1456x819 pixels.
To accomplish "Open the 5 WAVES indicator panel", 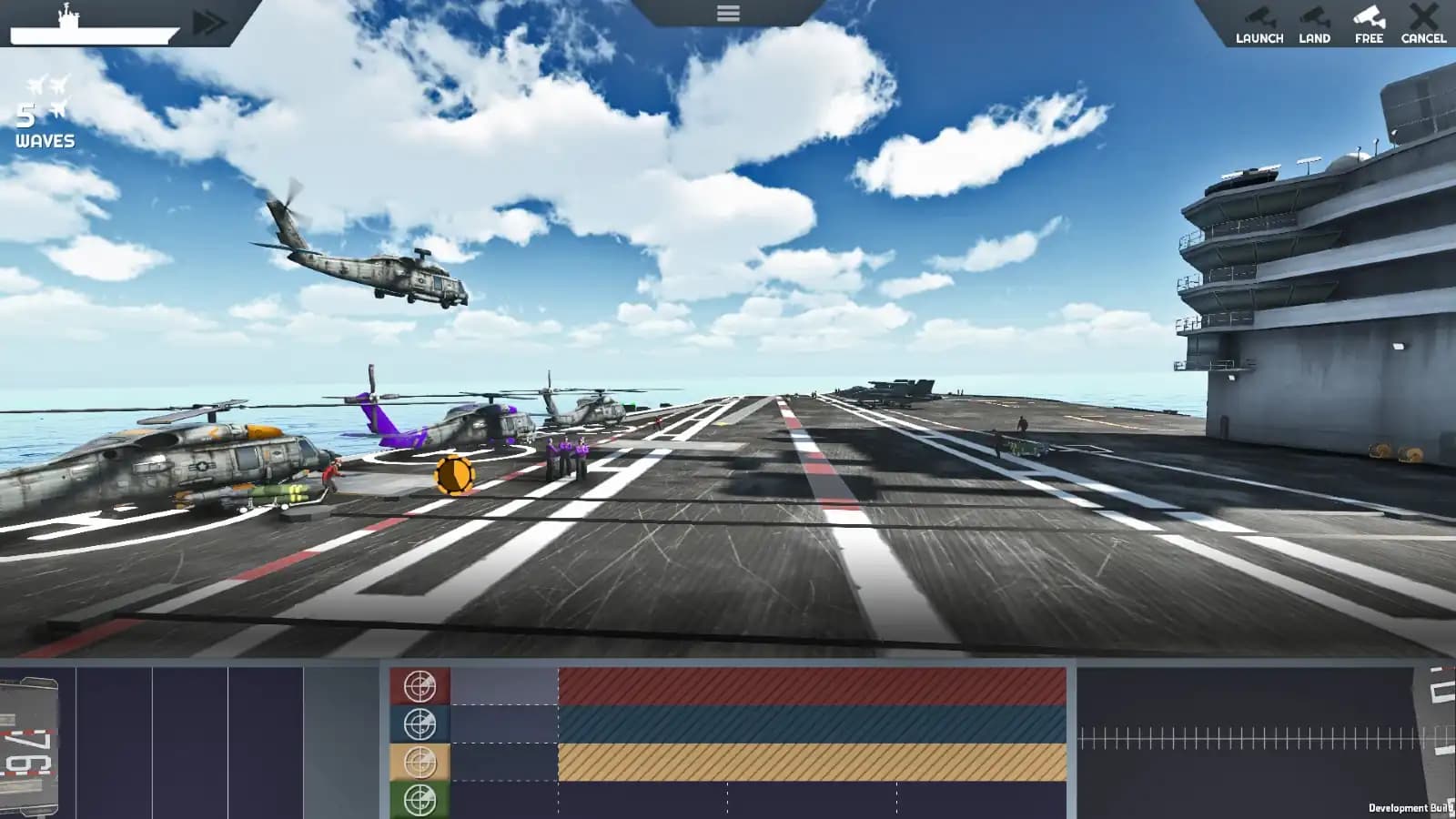I will pyautogui.click(x=41, y=127).
